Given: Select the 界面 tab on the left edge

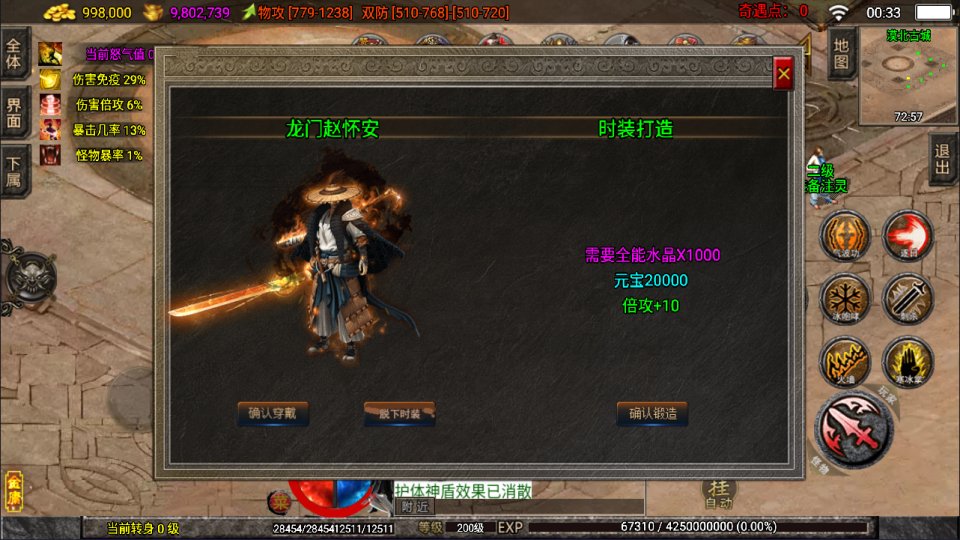Looking at the screenshot, I should 14,111.
